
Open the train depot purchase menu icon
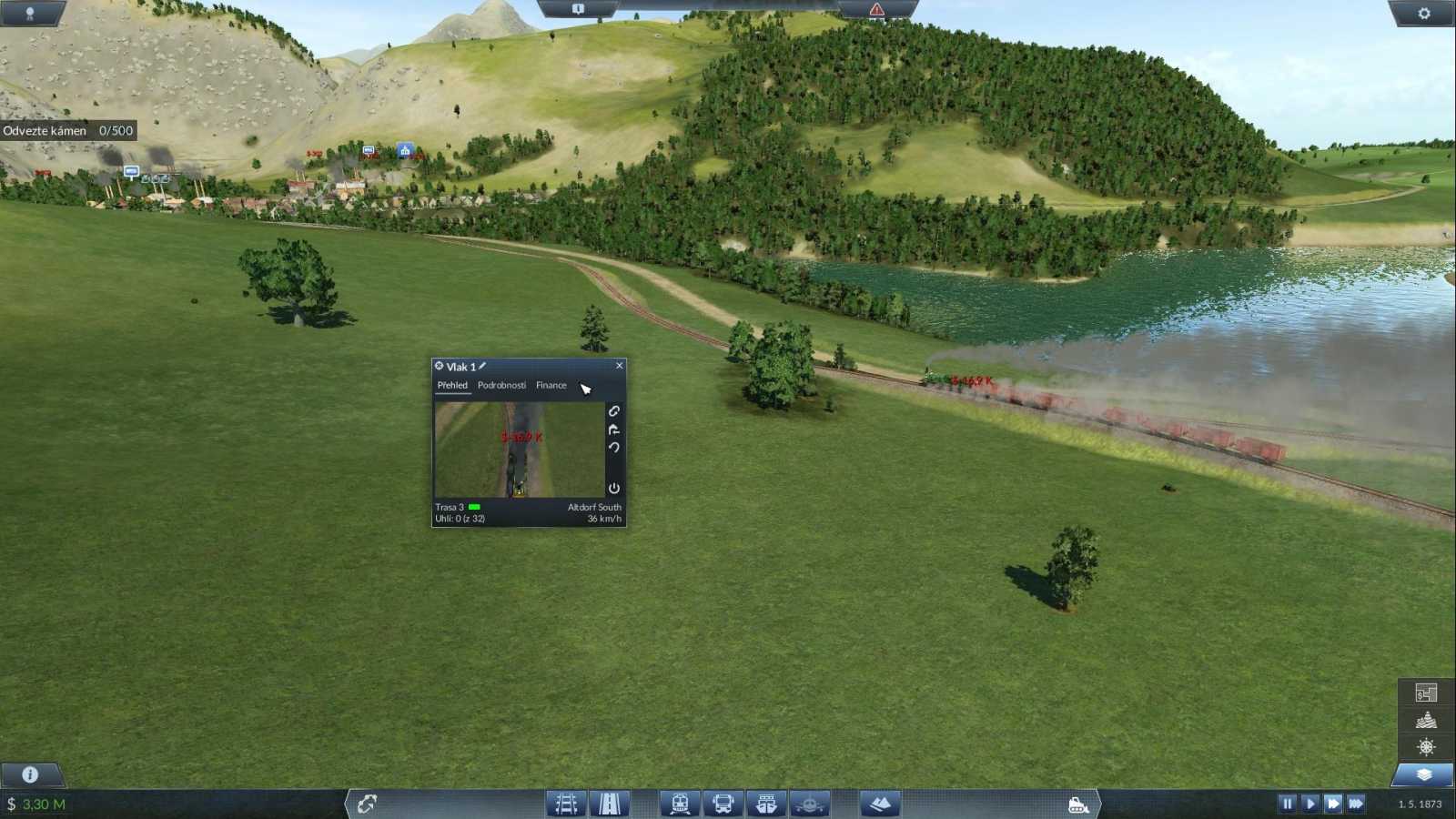(x=679, y=804)
